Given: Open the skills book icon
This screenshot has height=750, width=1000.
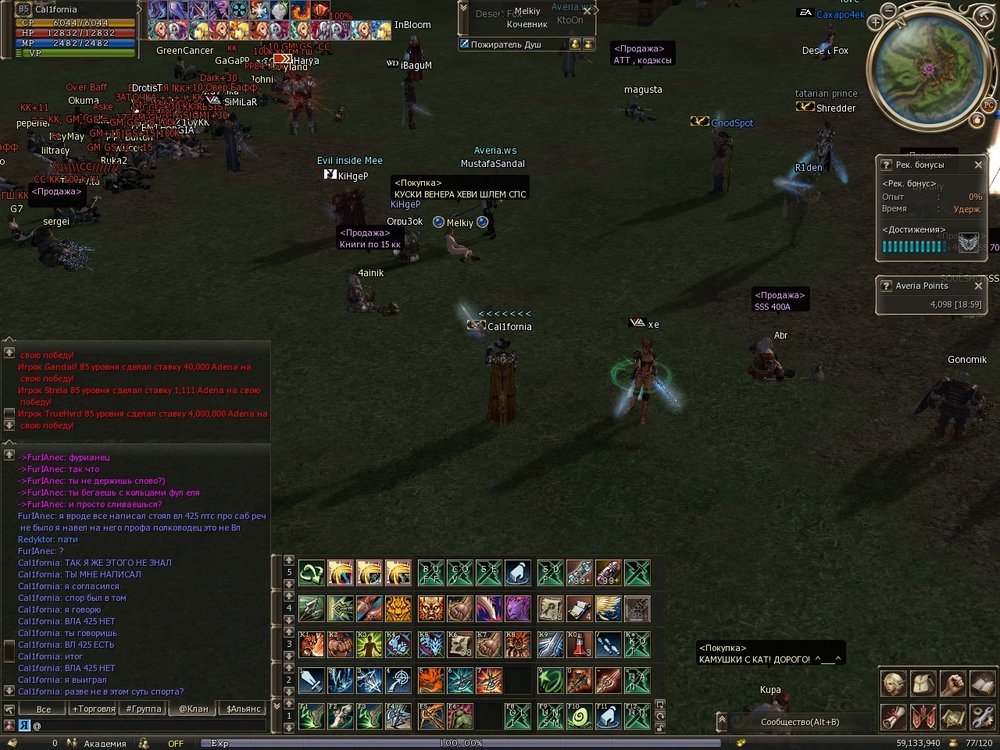Looking at the screenshot, I should tap(983, 683).
